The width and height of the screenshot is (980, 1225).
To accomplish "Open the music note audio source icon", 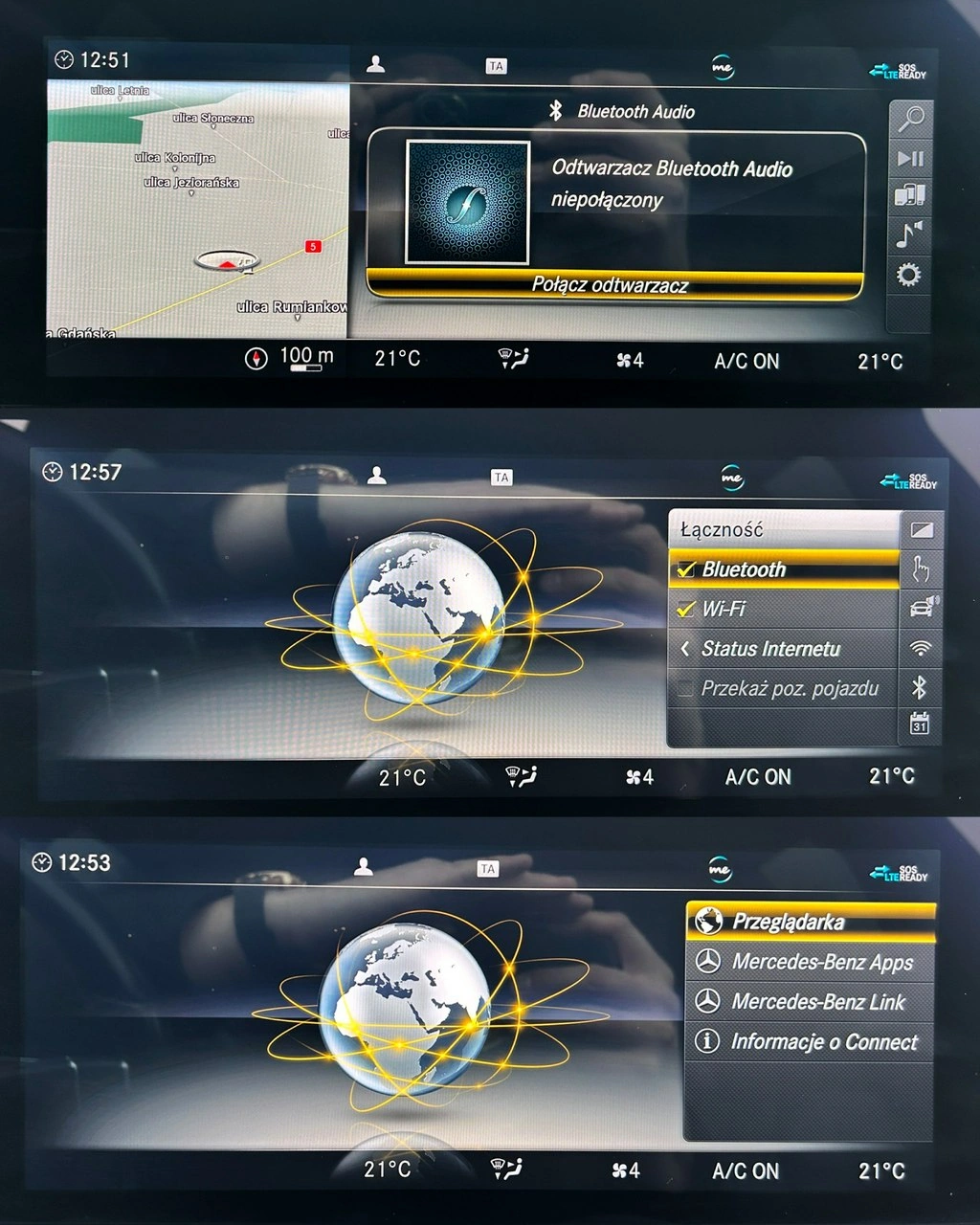I will [909, 234].
